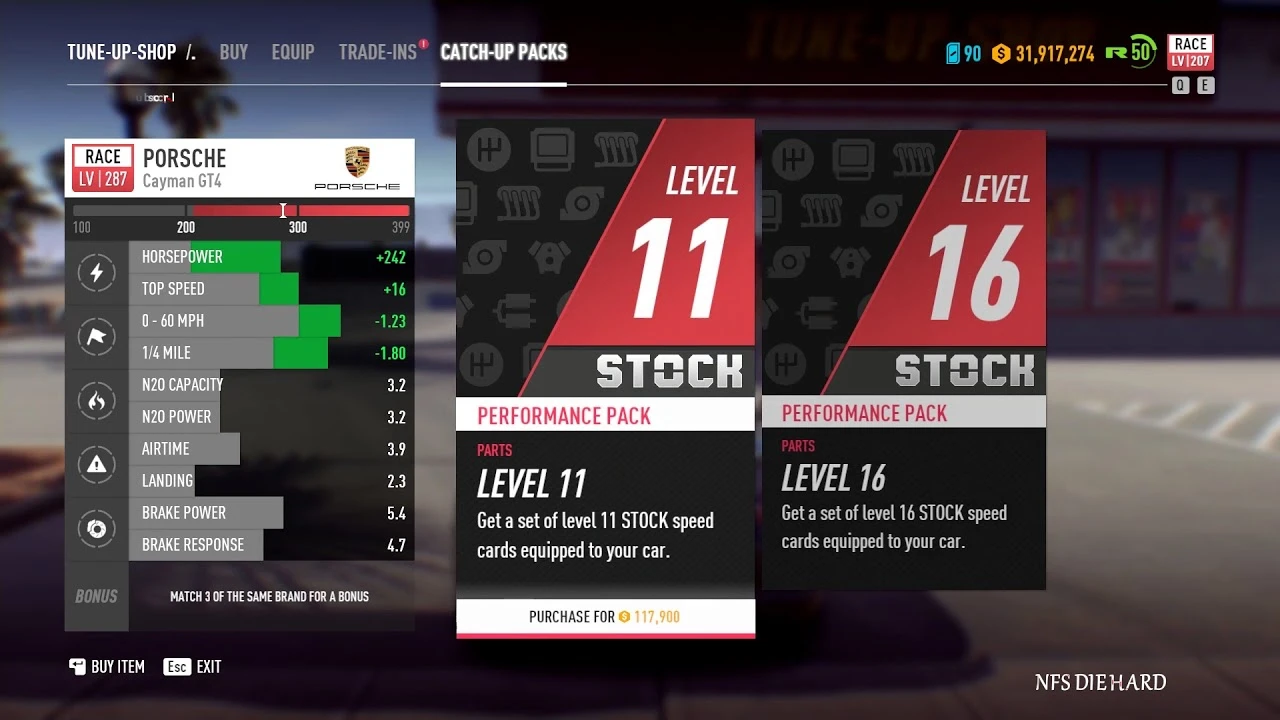
Task: Select the acceleration flag icon
Action: click(97, 336)
